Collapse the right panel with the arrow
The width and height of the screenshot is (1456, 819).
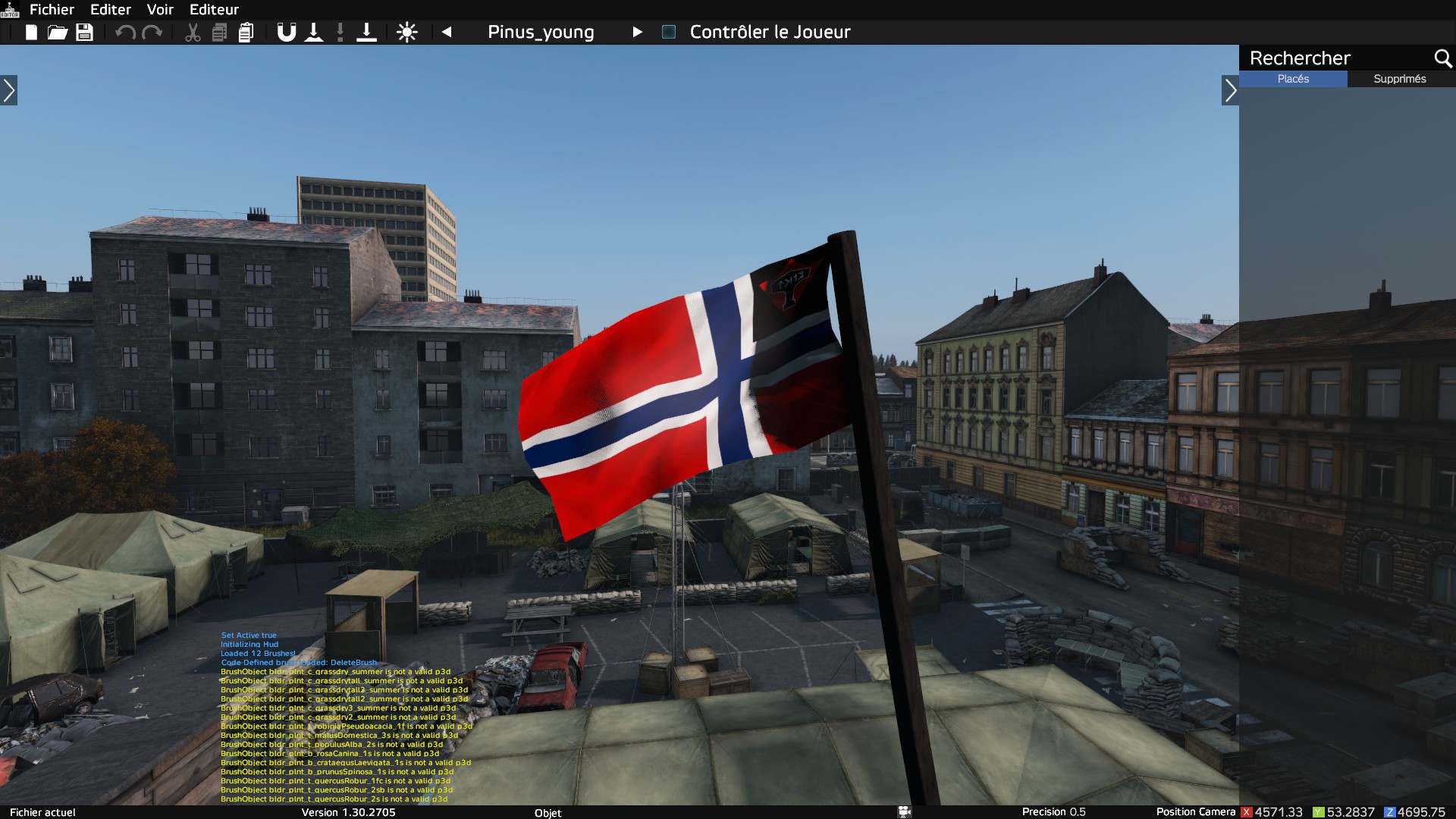[1230, 91]
